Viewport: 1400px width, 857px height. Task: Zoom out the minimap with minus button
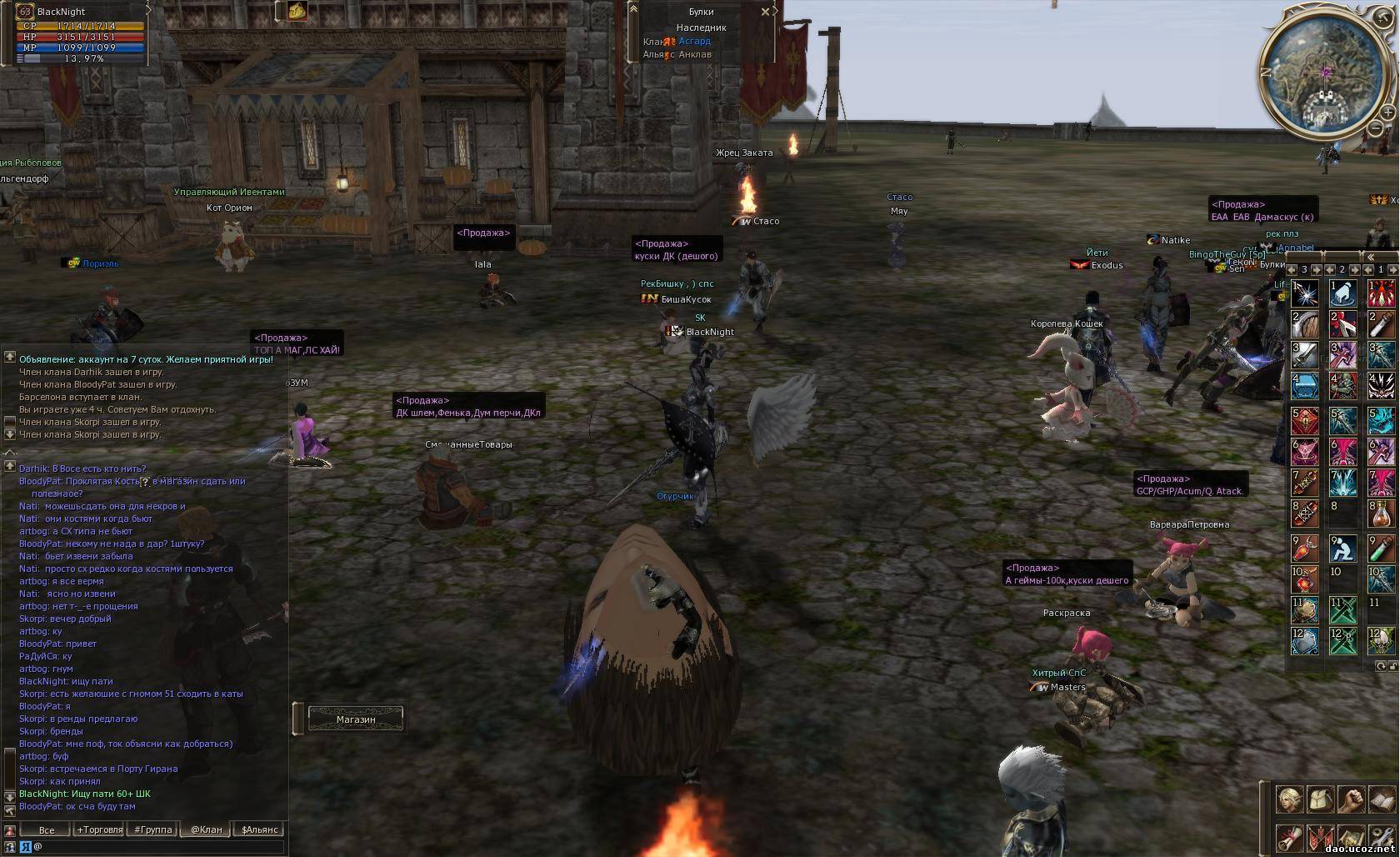[1376, 128]
